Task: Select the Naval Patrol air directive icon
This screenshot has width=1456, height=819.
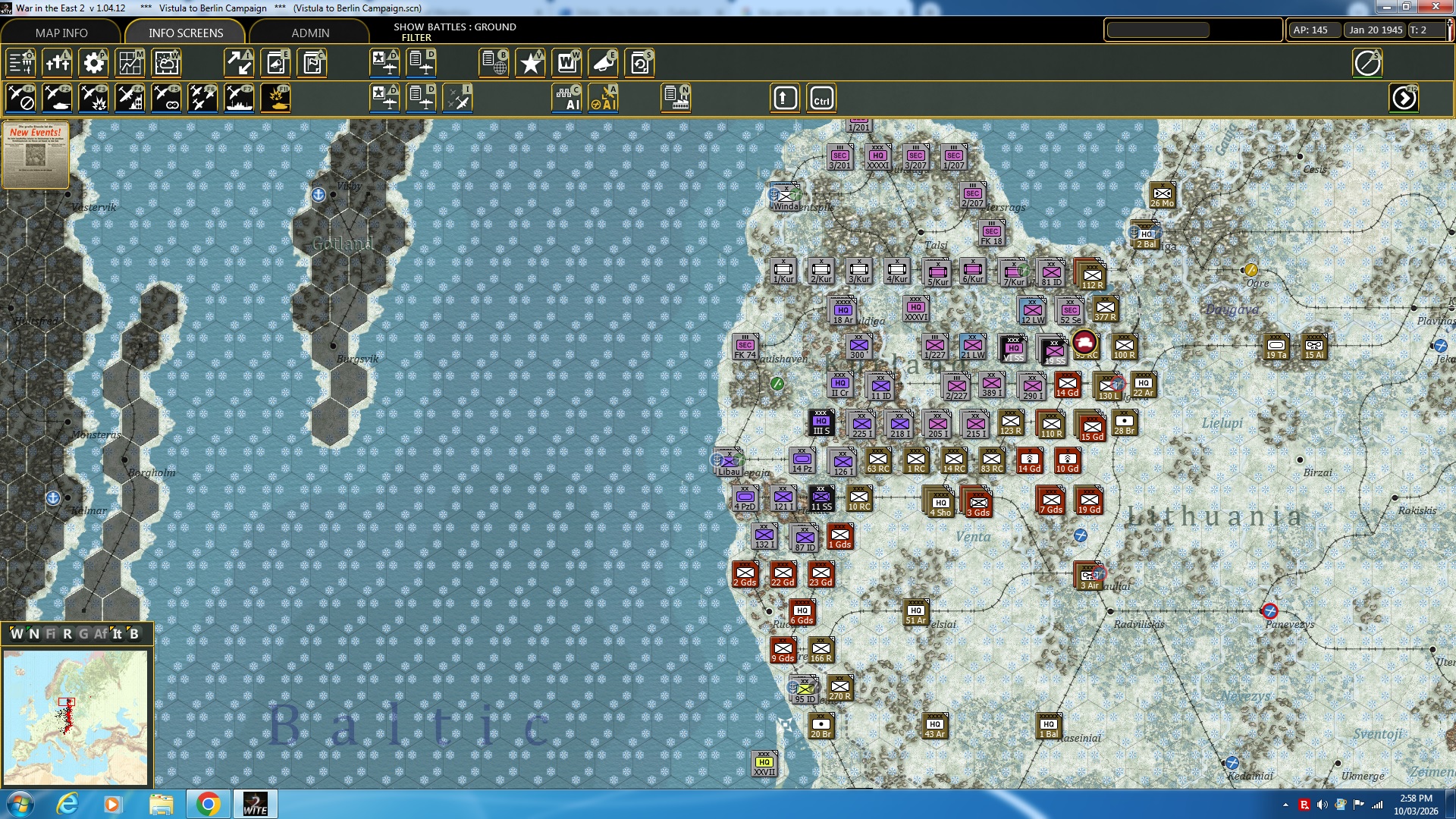Action: coord(239,98)
